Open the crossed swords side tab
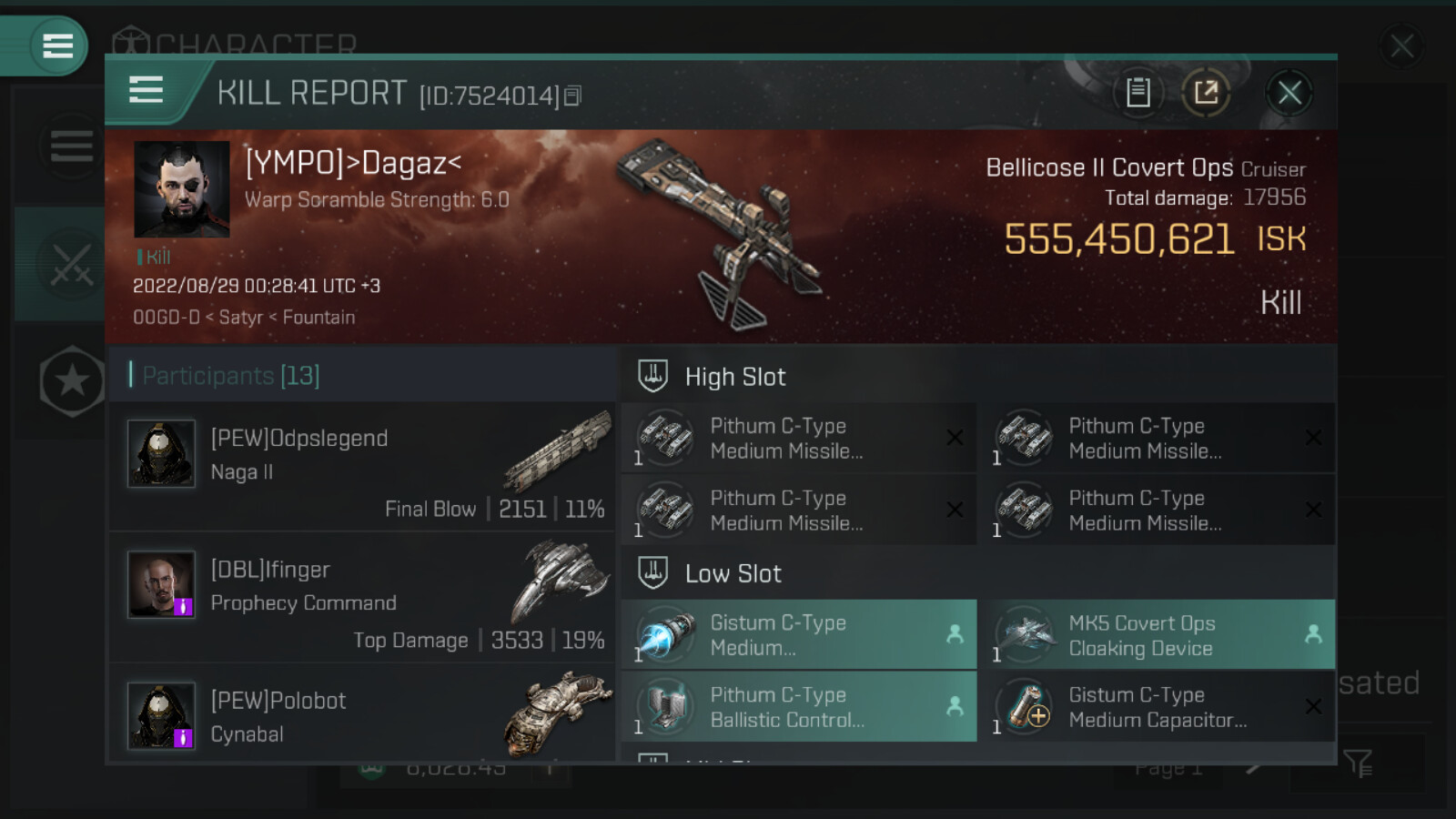 pyautogui.click(x=70, y=265)
